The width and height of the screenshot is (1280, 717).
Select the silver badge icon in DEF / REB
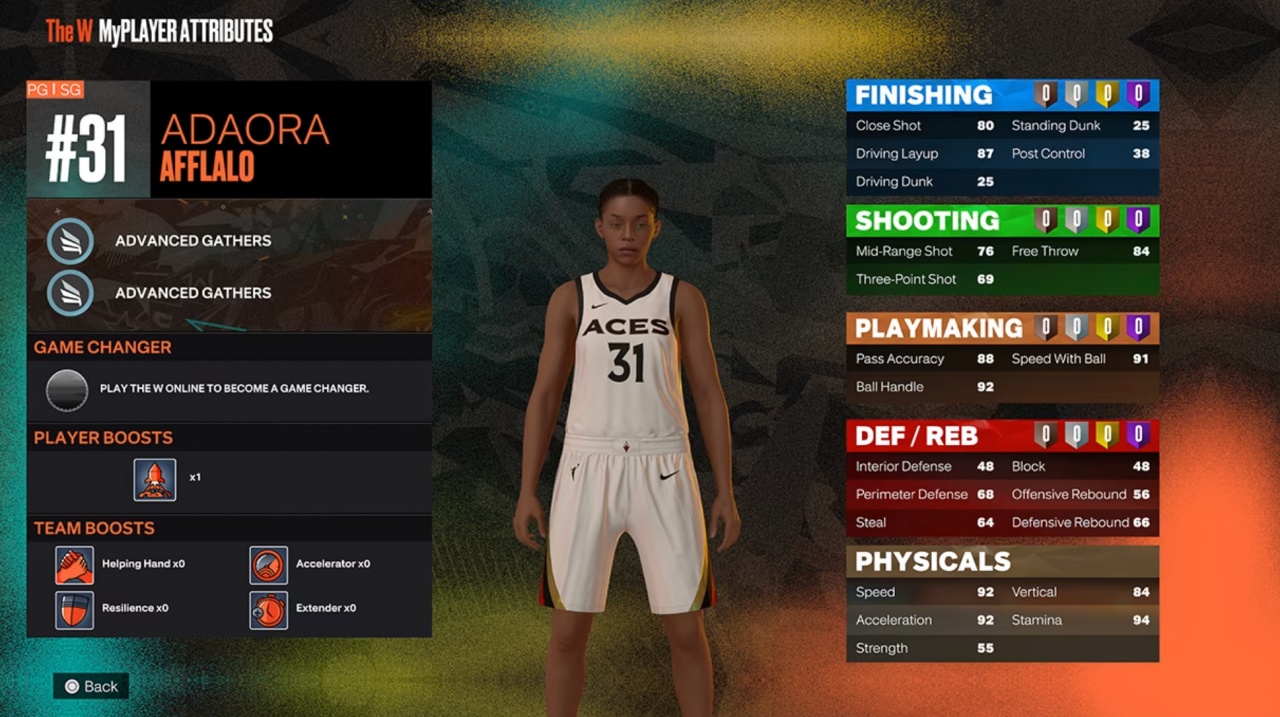pyautogui.click(x=1076, y=436)
